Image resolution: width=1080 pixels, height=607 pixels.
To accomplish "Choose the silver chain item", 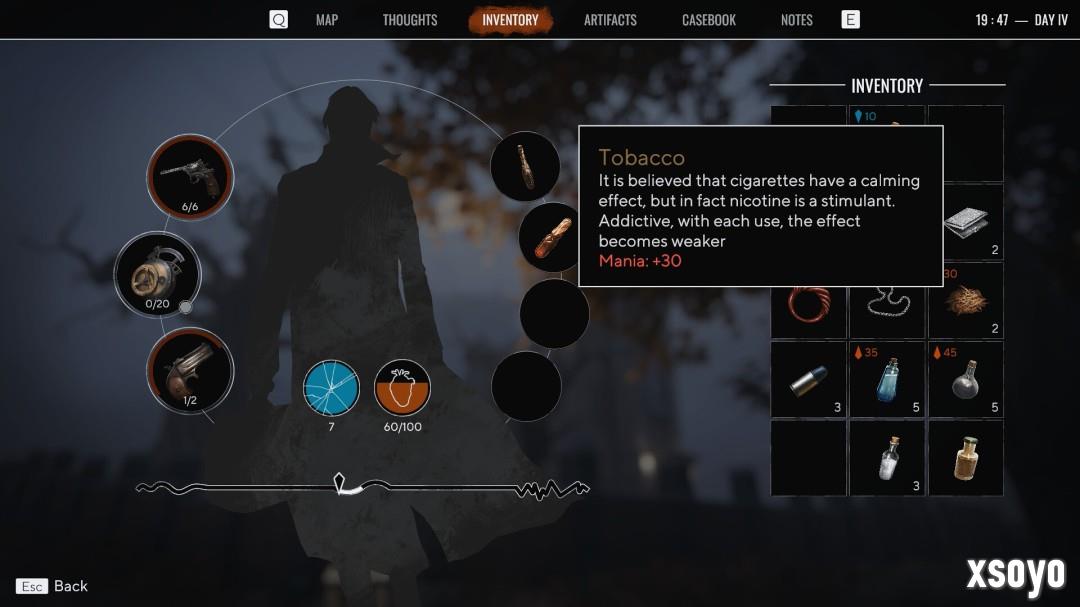I will click(x=886, y=300).
